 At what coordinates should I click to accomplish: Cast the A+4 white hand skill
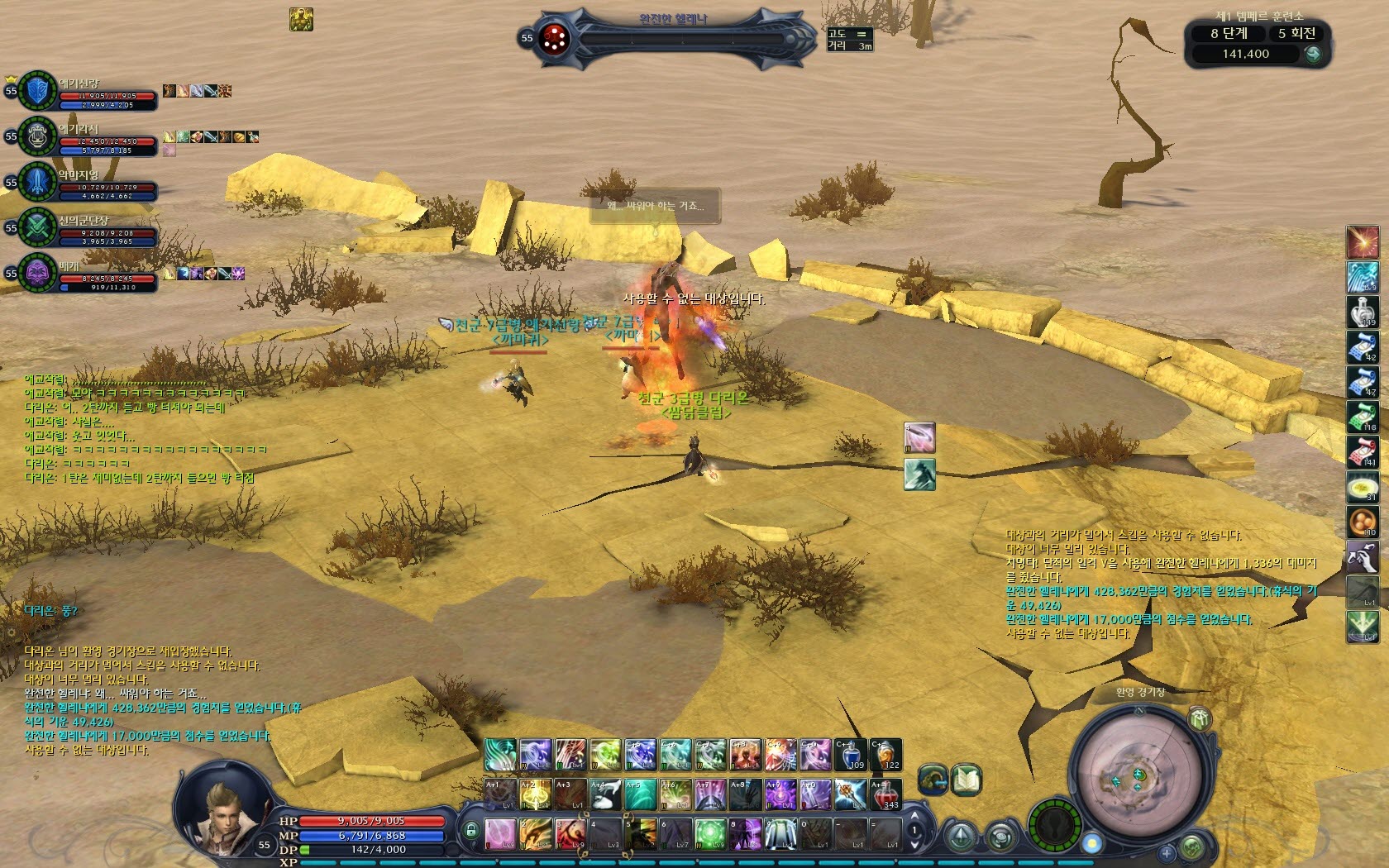[x=605, y=794]
